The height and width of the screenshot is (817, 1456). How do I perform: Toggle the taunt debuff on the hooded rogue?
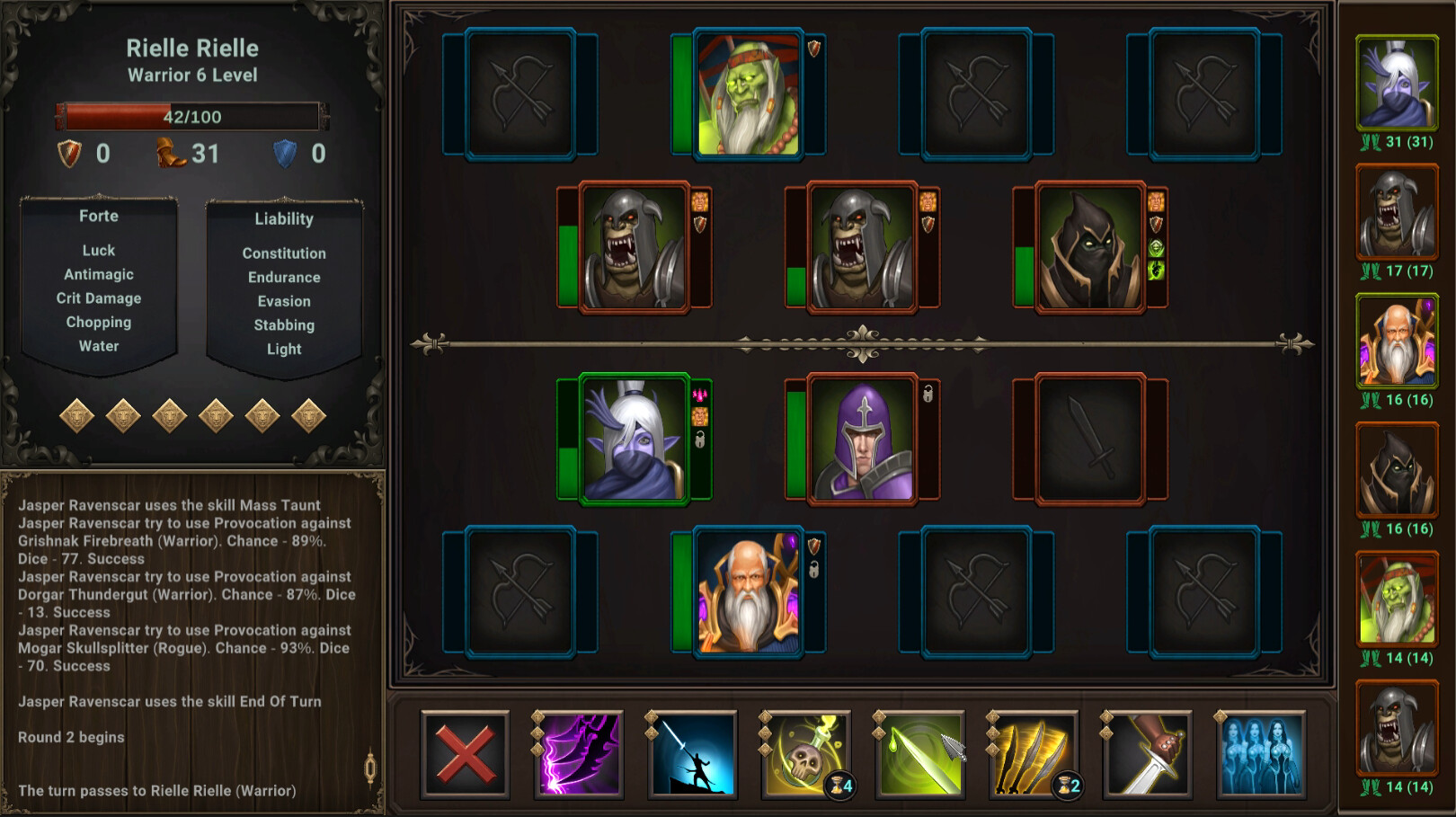click(x=1156, y=200)
